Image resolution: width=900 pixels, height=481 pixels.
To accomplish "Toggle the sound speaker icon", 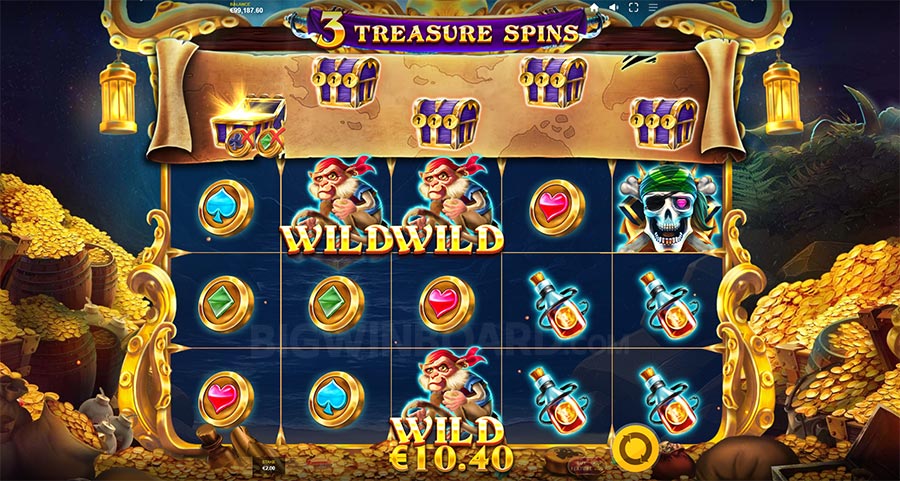I will [613, 7].
